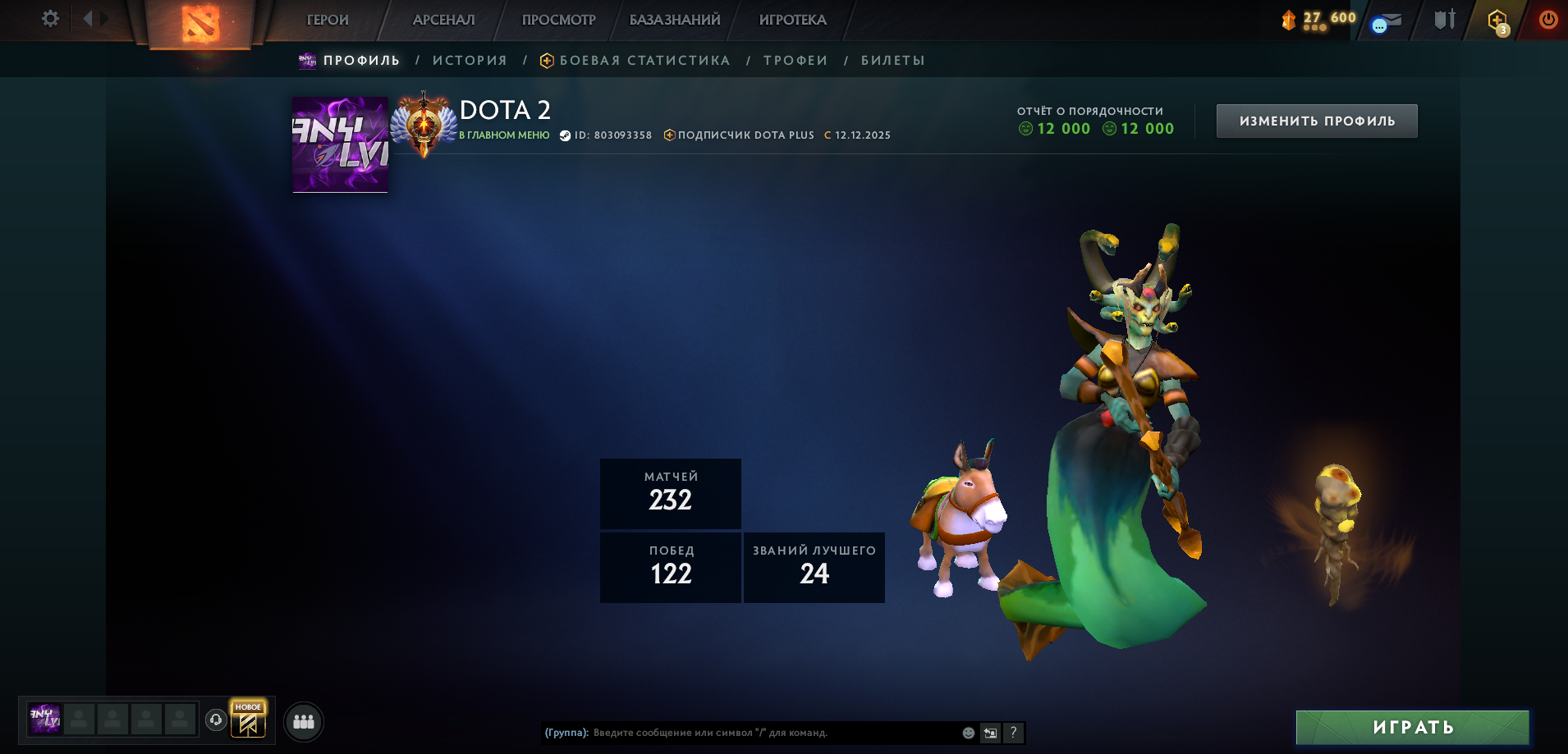The height and width of the screenshot is (754, 1568).
Task: Expand party slot next to player avatar
Action: coord(79,718)
